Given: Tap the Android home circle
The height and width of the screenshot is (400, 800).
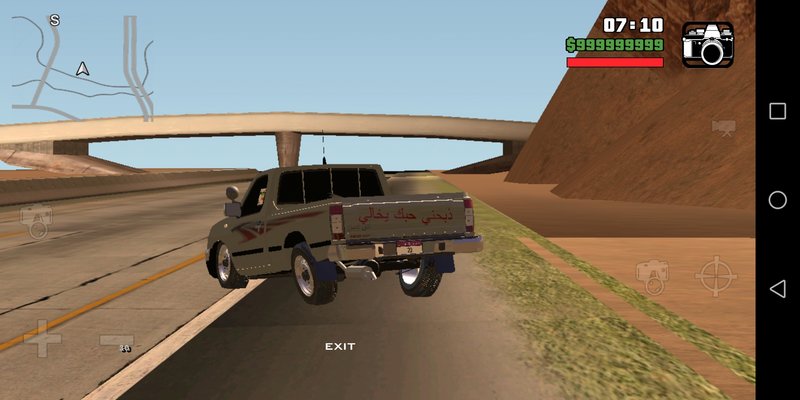Looking at the screenshot, I should (x=777, y=200).
